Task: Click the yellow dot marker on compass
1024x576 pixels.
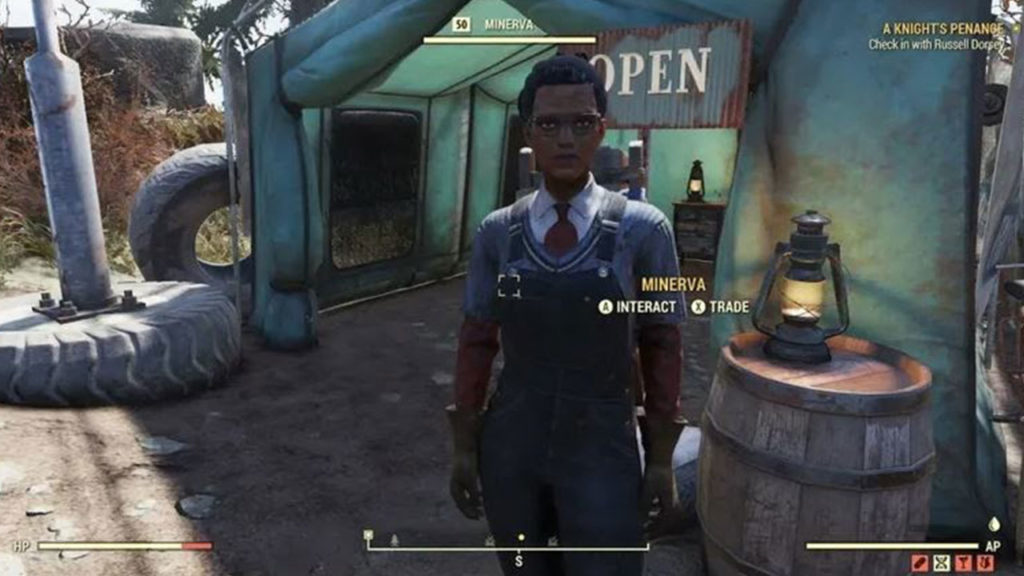Action: pos(520,538)
